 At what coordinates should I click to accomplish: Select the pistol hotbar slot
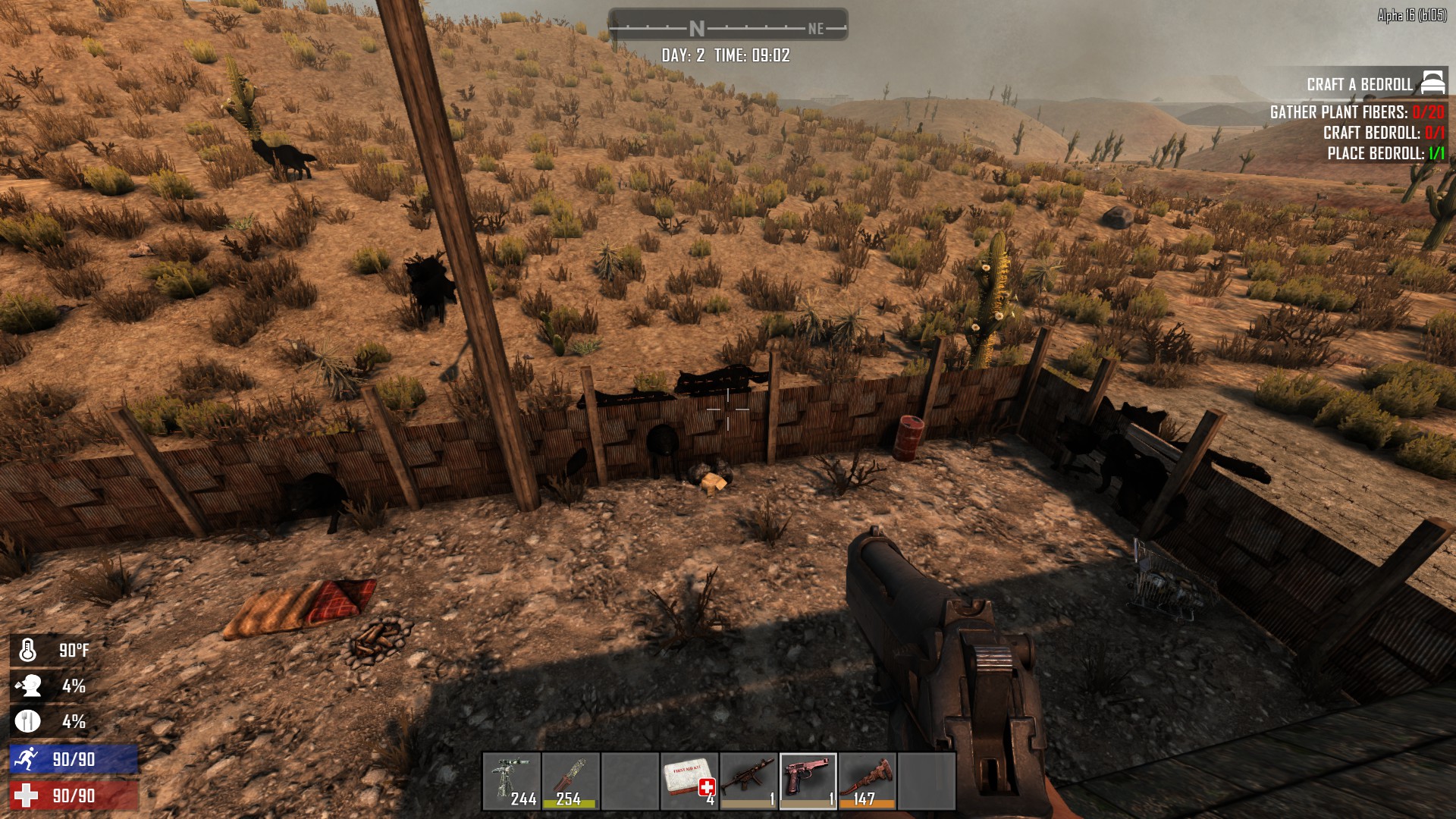click(808, 781)
